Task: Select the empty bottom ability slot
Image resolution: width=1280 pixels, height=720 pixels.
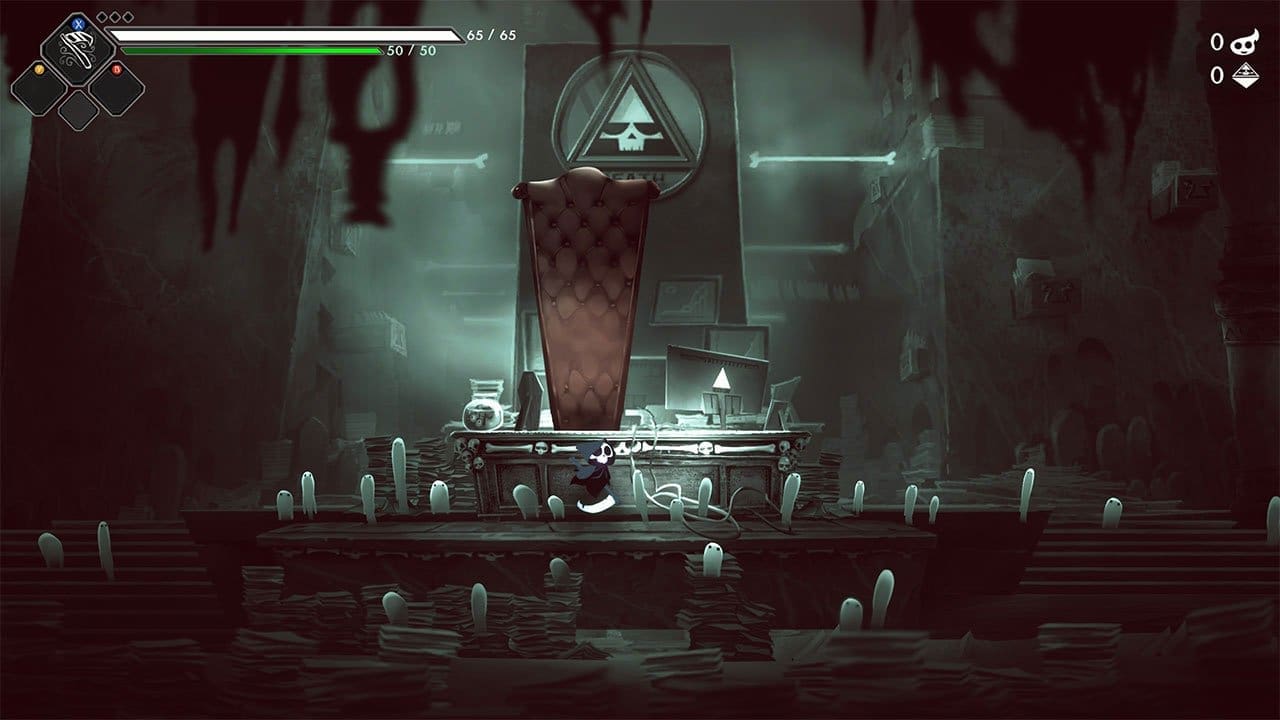Action: (76, 110)
